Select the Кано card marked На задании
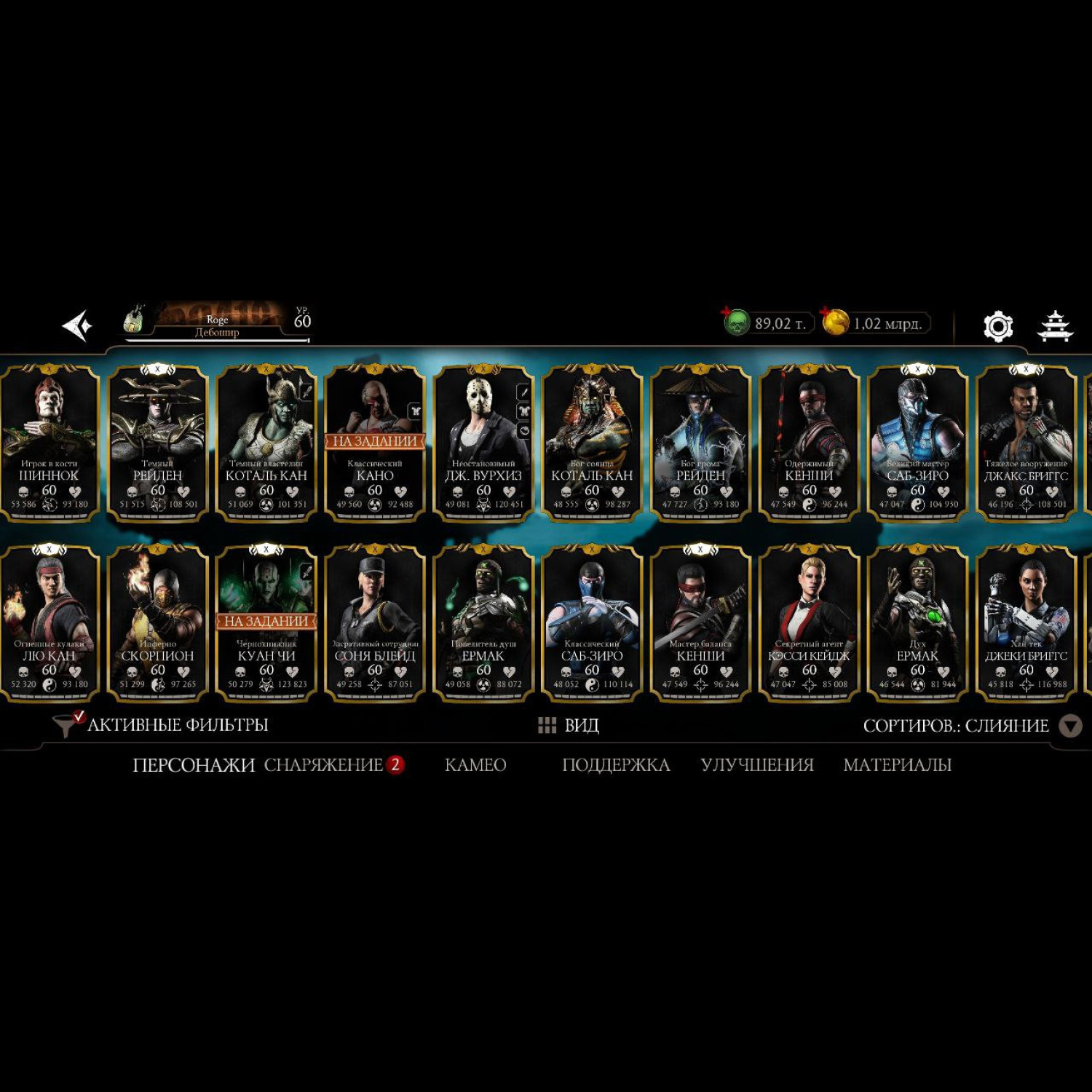 pos(375,443)
